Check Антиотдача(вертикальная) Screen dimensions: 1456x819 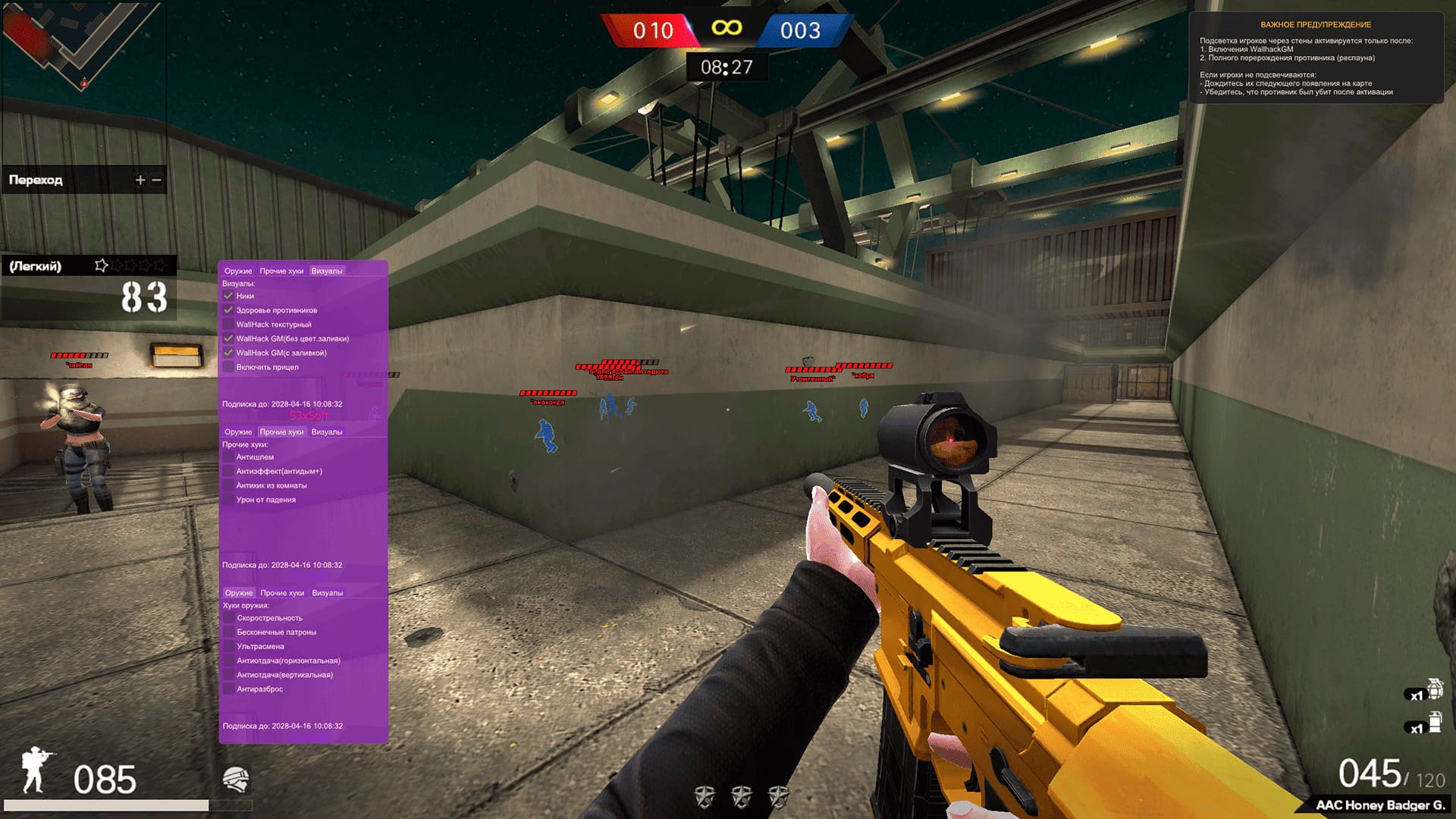coord(229,675)
